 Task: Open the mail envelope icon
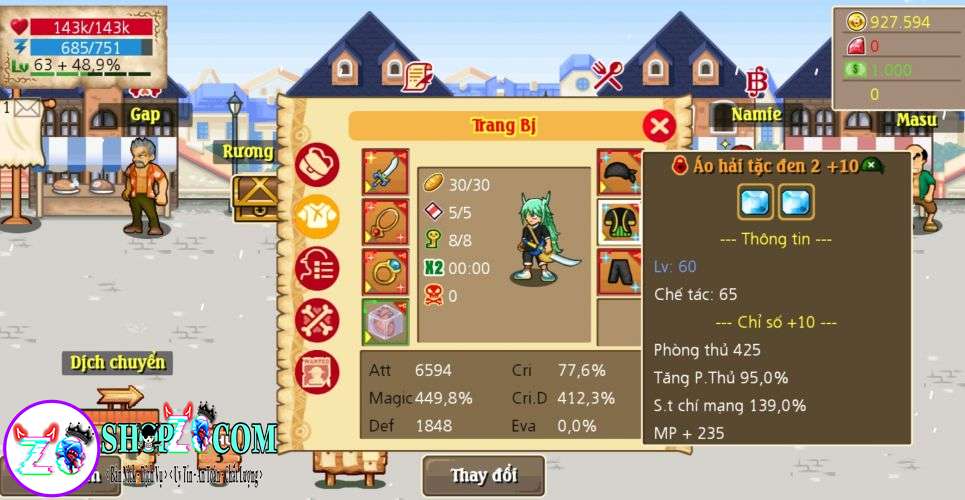[25, 106]
